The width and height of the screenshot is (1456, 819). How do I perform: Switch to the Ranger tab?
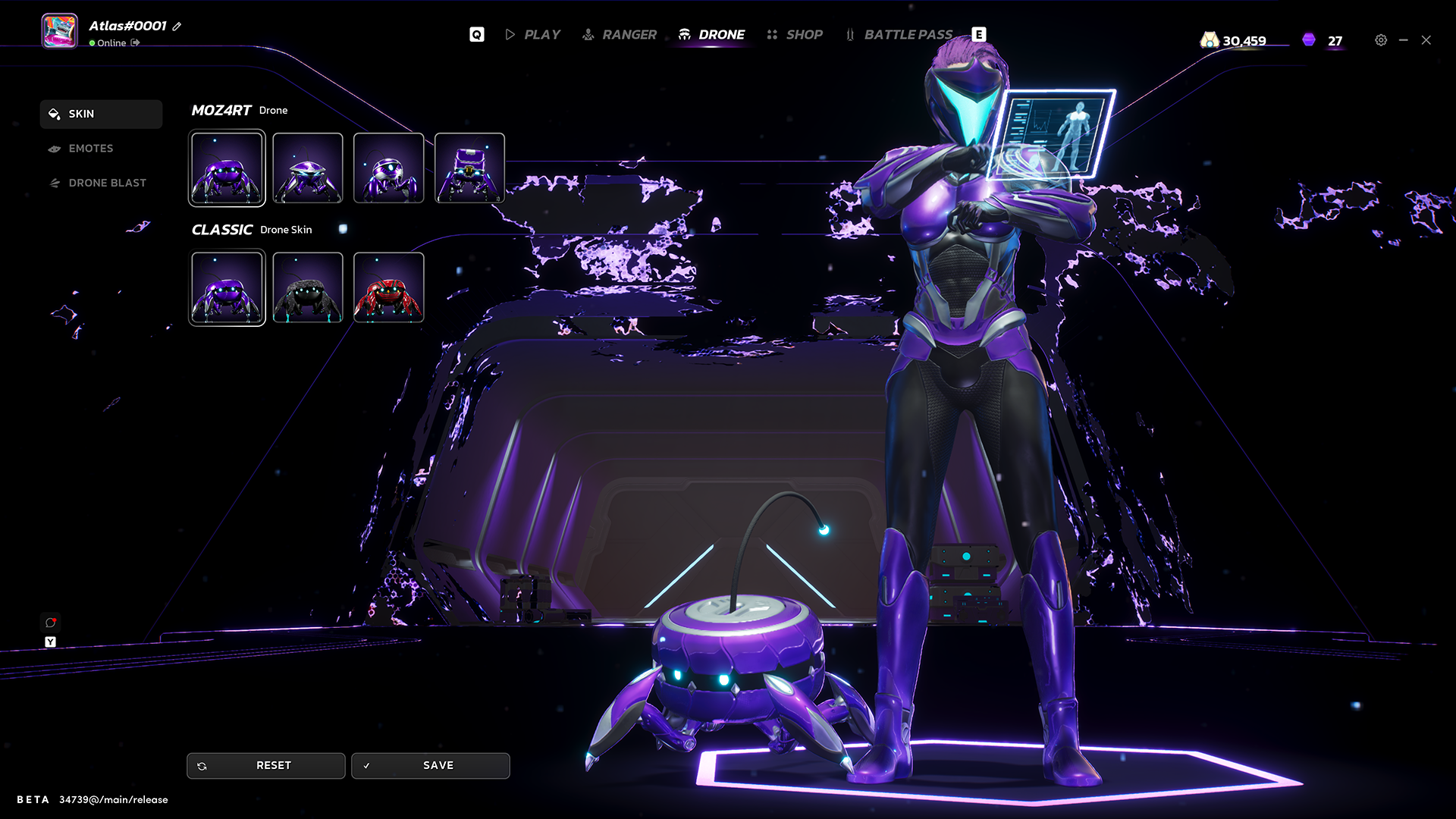(x=620, y=35)
